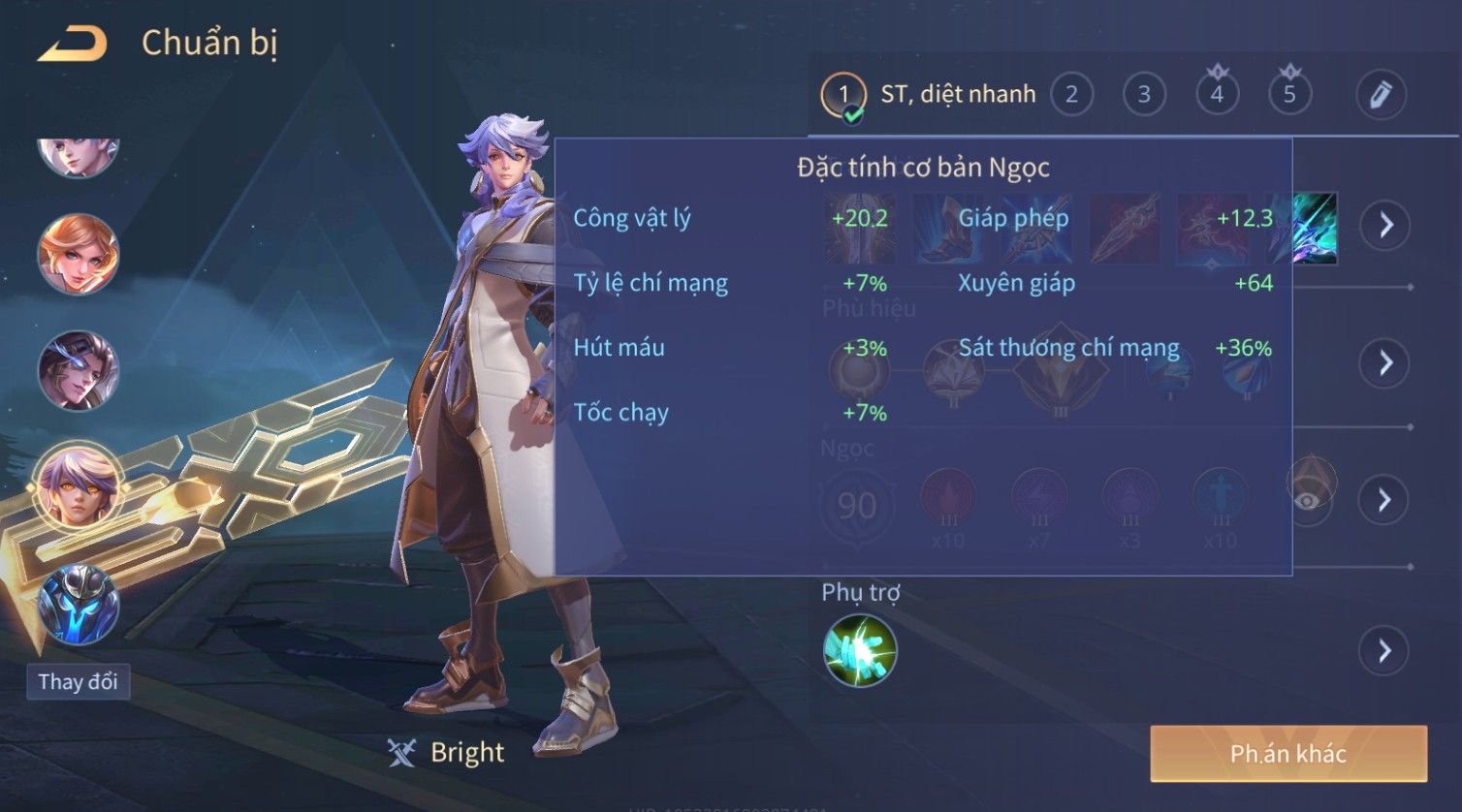Open the Phù hiệu badge arrow
The width and height of the screenshot is (1462, 812).
click(x=1384, y=362)
